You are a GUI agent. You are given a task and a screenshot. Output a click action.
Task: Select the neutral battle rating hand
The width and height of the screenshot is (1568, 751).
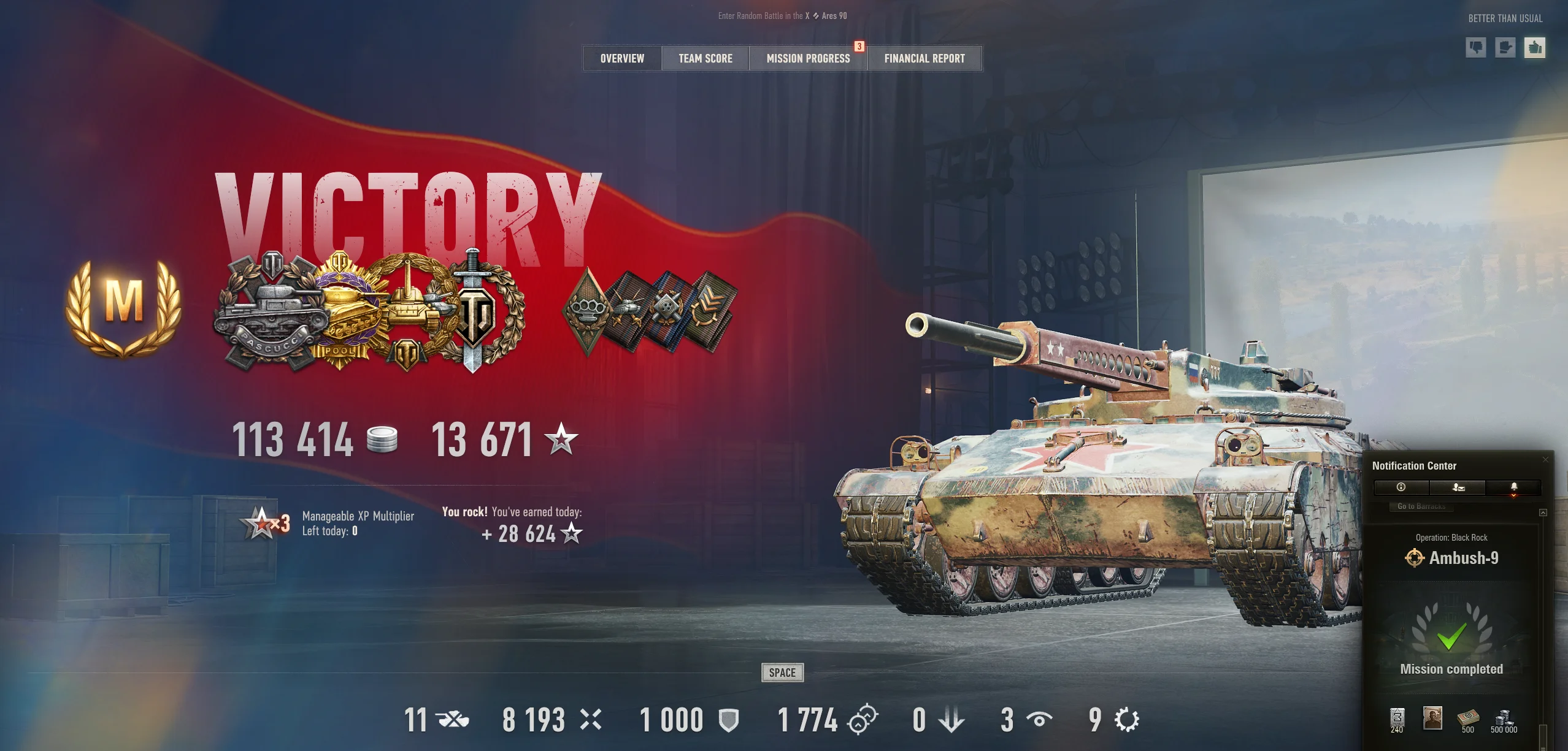tap(1506, 48)
